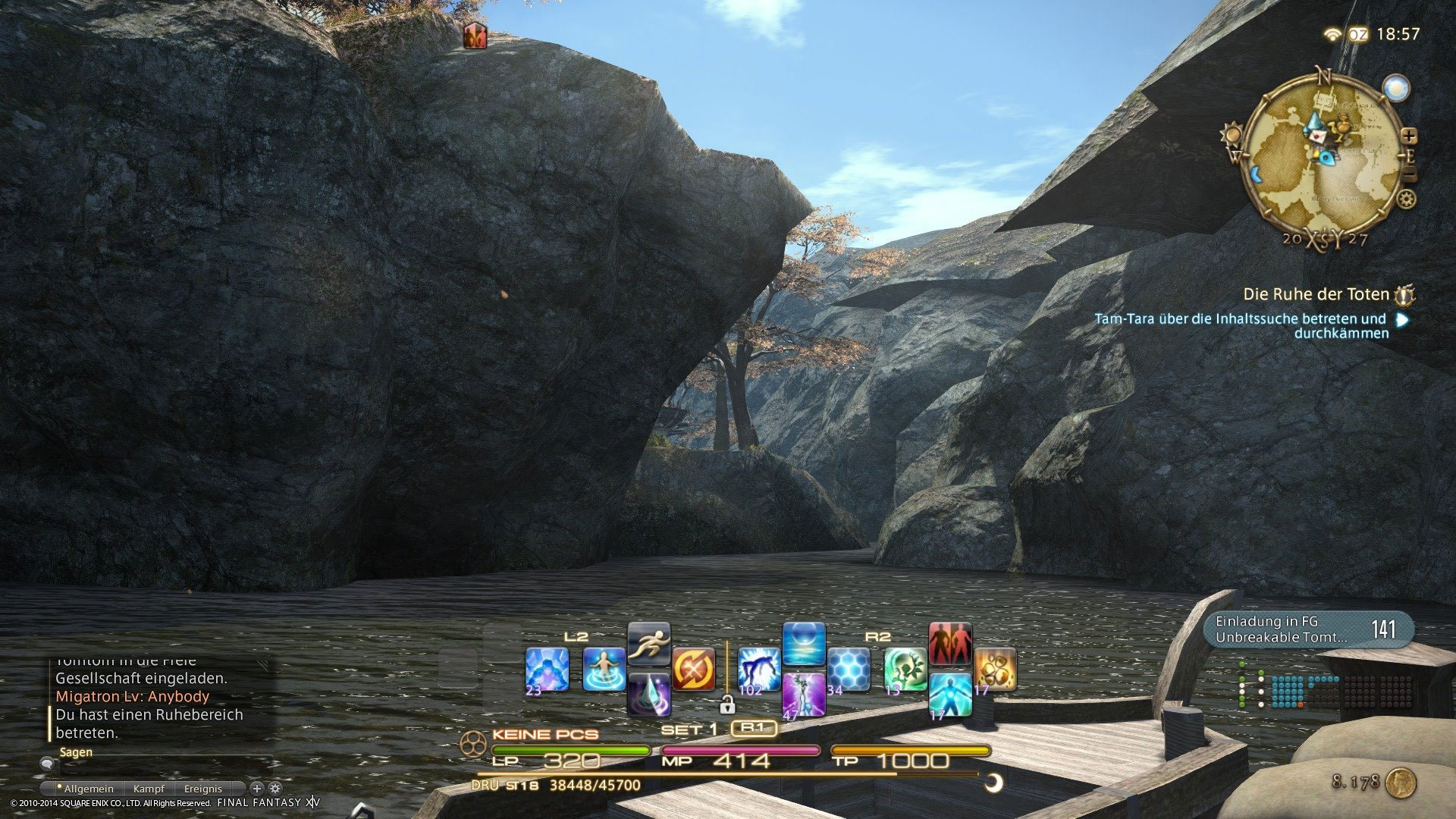The width and height of the screenshot is (1456, 819).
Task: Select the blue honeycomb skill showing 34
Action: (x=848, y=670)
